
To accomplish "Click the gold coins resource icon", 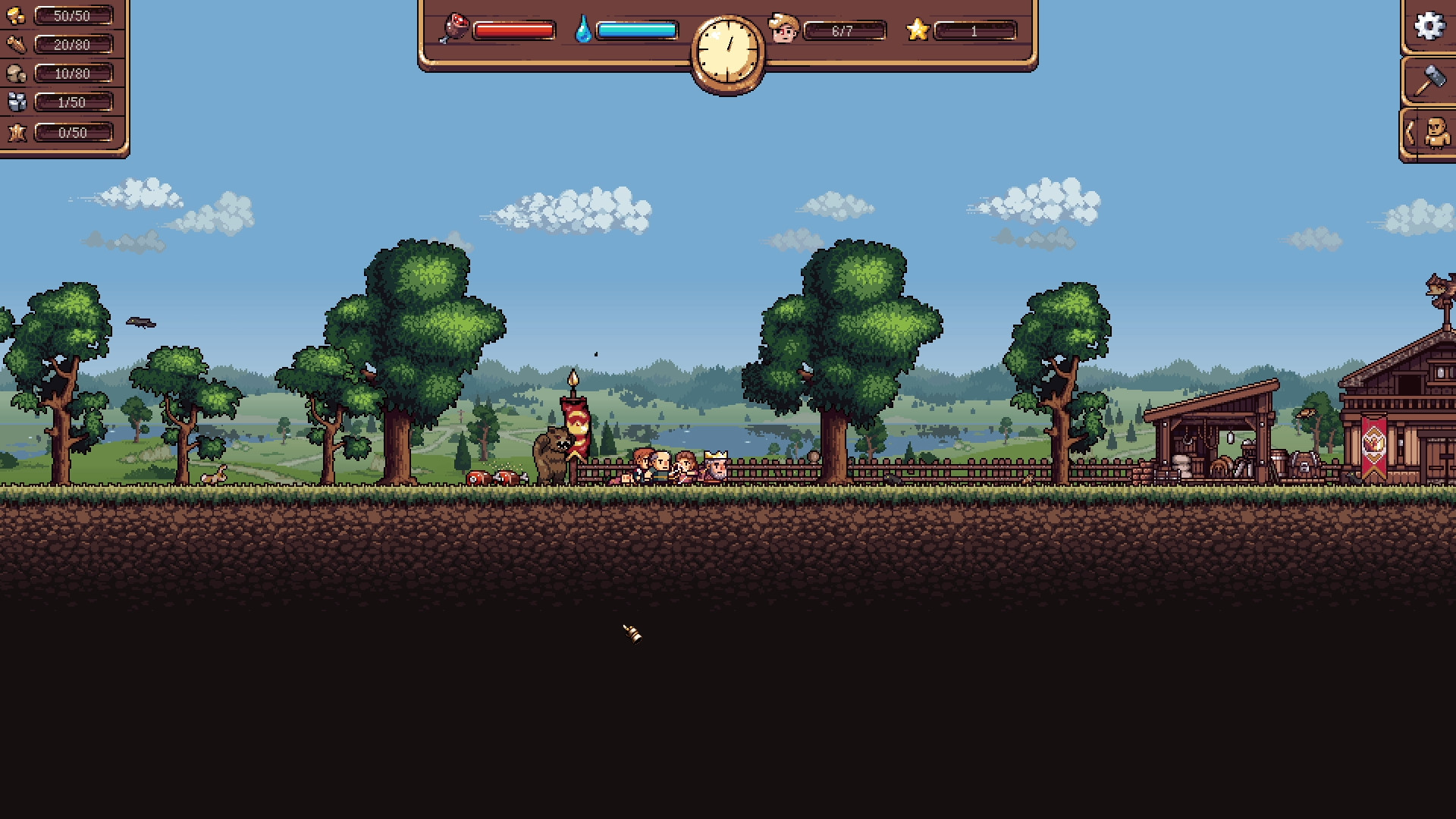I will 17,14.
